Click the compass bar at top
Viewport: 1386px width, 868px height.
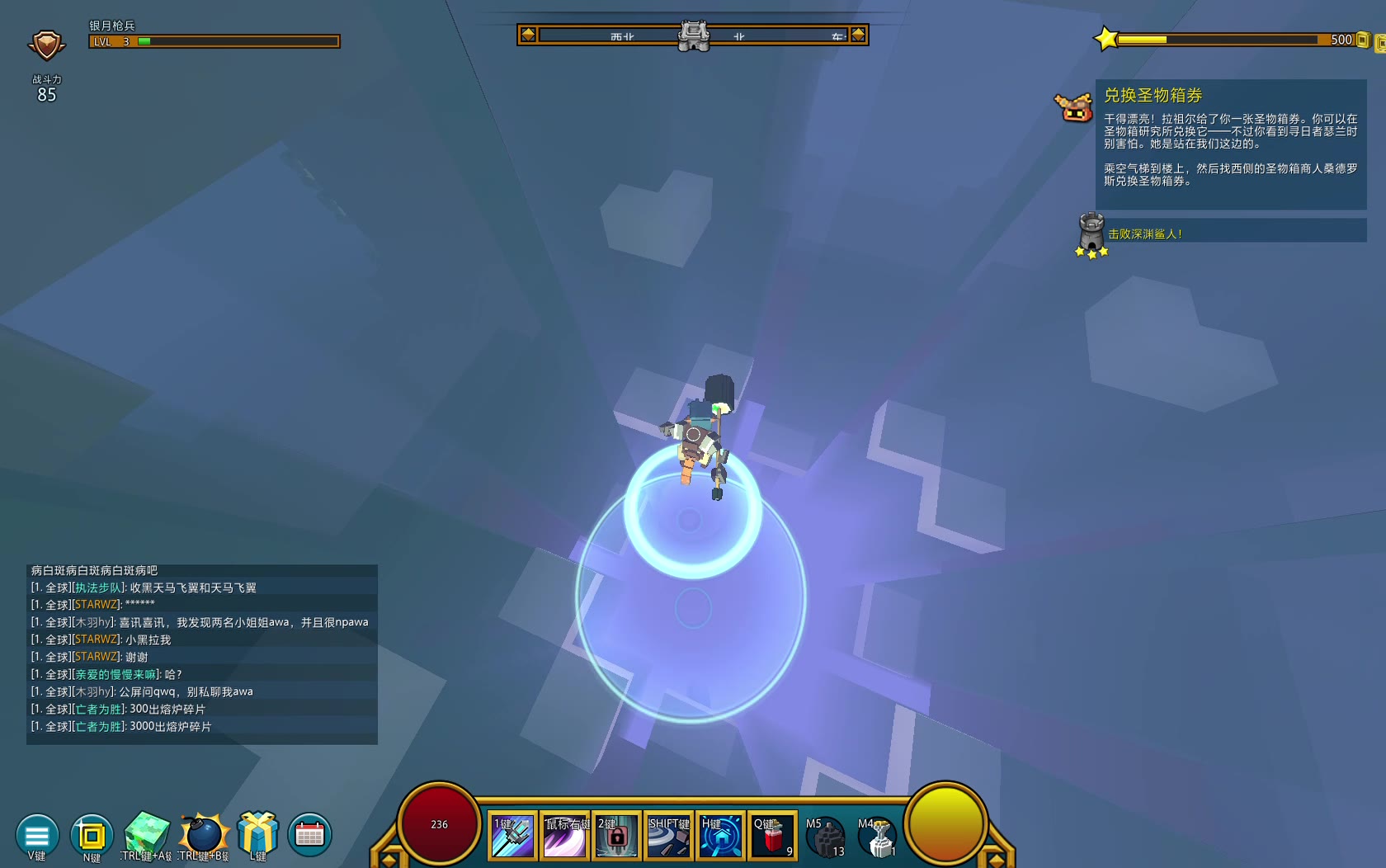(693, 35)
